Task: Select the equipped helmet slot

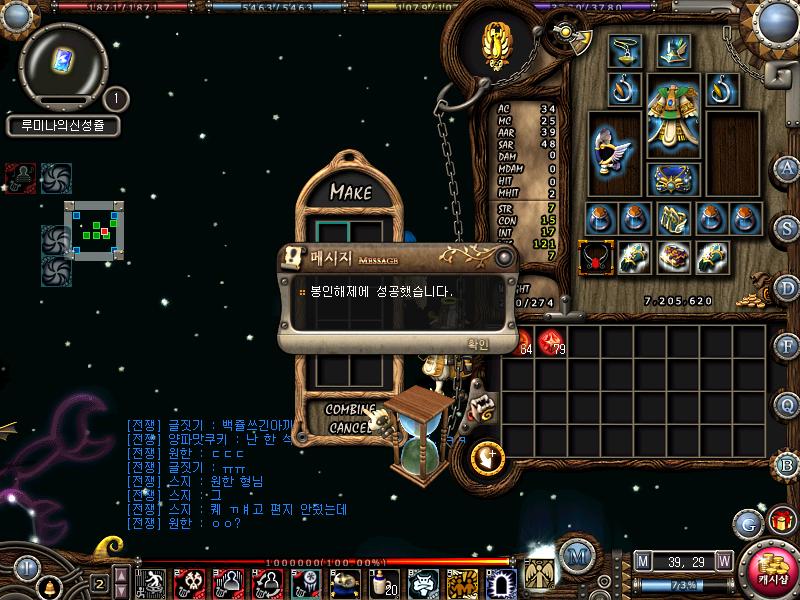Action: [x=672, y=50]
